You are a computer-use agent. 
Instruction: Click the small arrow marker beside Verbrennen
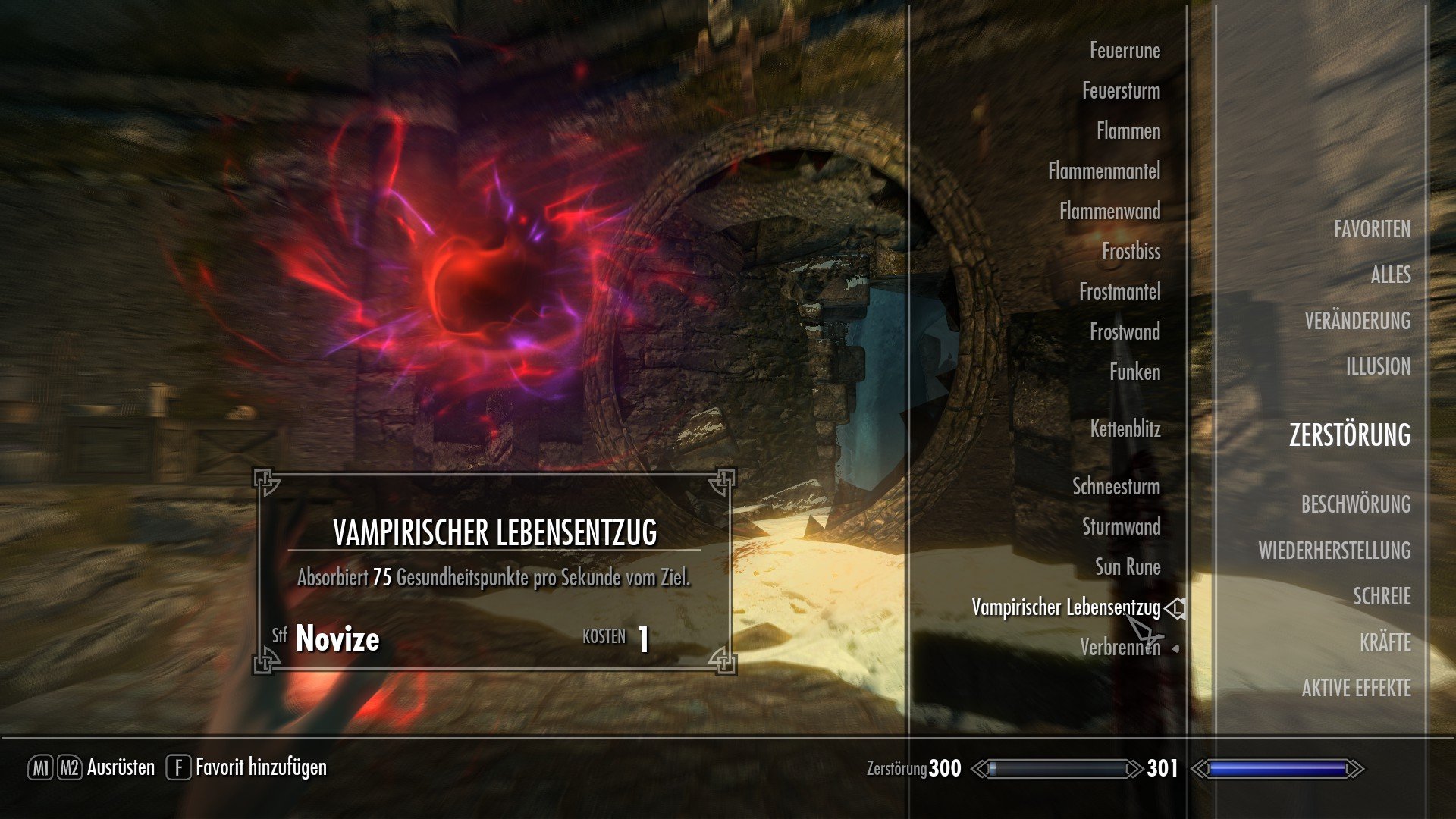point(1175,648)
